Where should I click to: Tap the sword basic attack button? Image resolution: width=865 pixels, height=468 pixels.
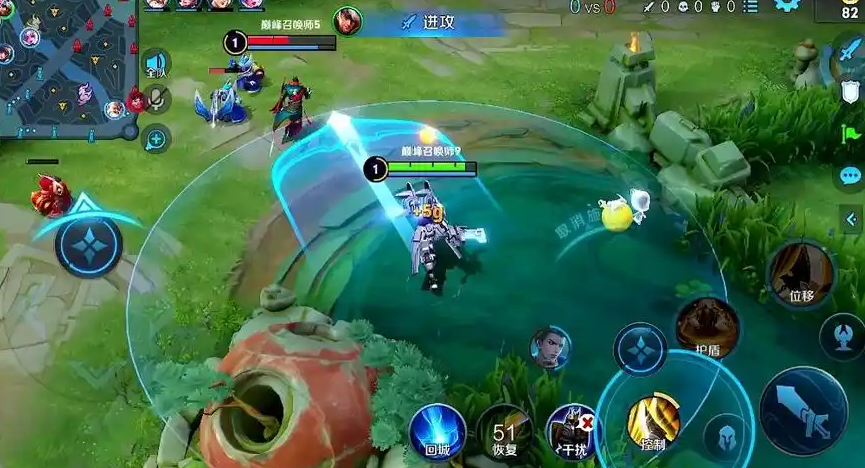[803, 412]
